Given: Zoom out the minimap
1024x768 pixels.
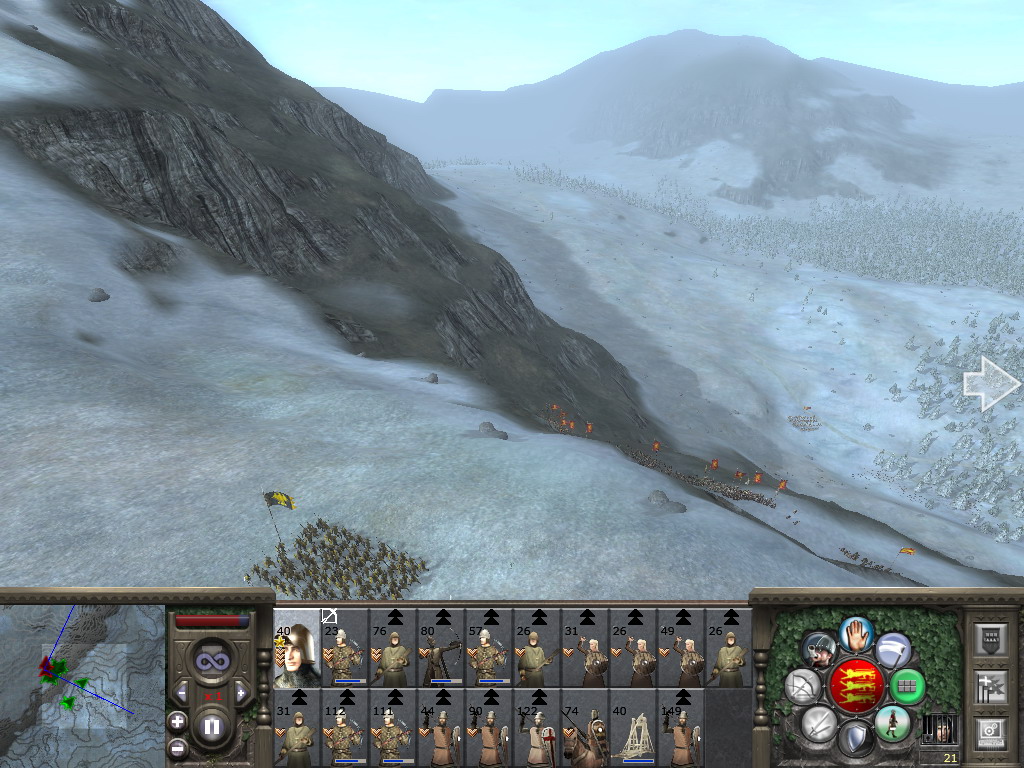Looking at the screenshot, I should pyautogui.click(x=178, y=746).
